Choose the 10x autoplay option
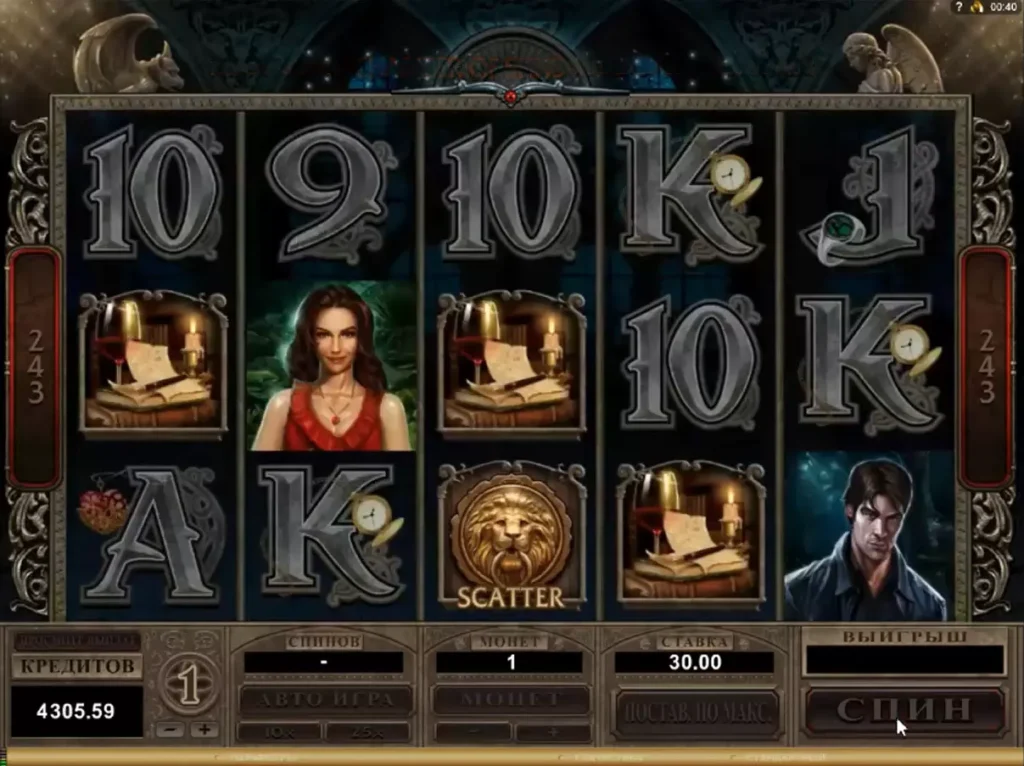The width and height of the screenshot is (1024, 766). point(279,732)
